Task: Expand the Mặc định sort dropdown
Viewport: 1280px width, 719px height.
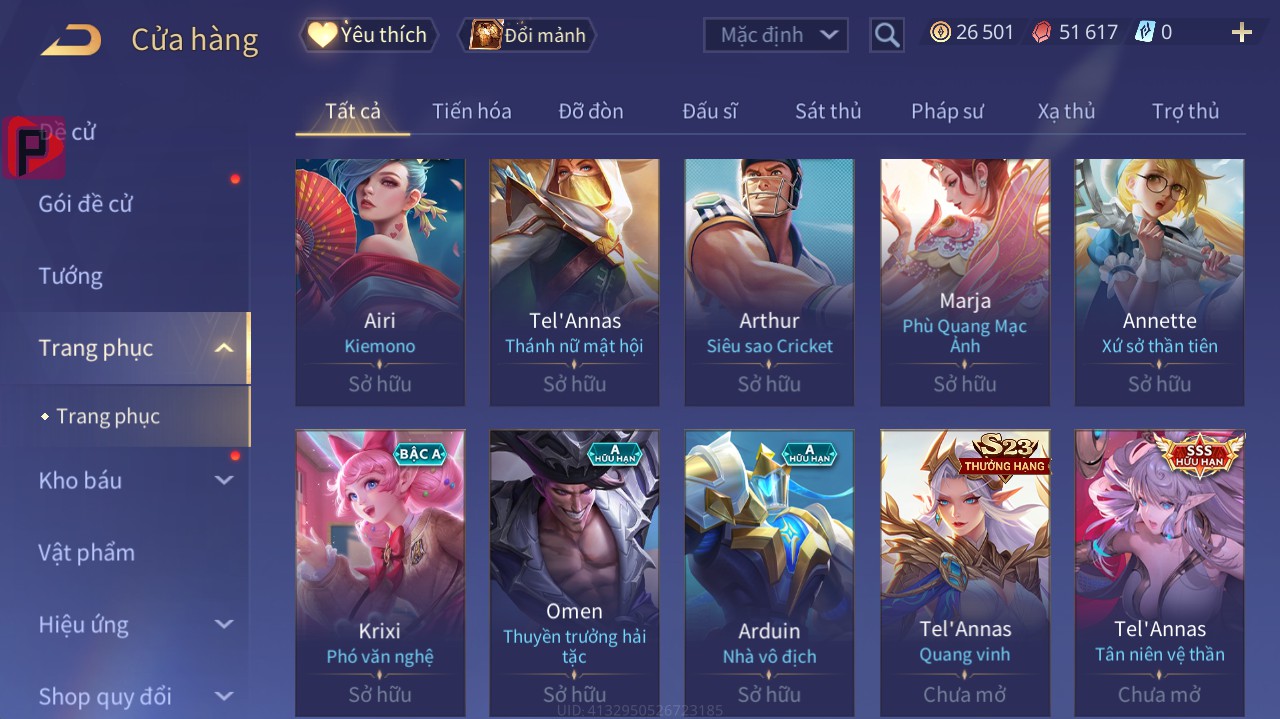Action: 776,35
